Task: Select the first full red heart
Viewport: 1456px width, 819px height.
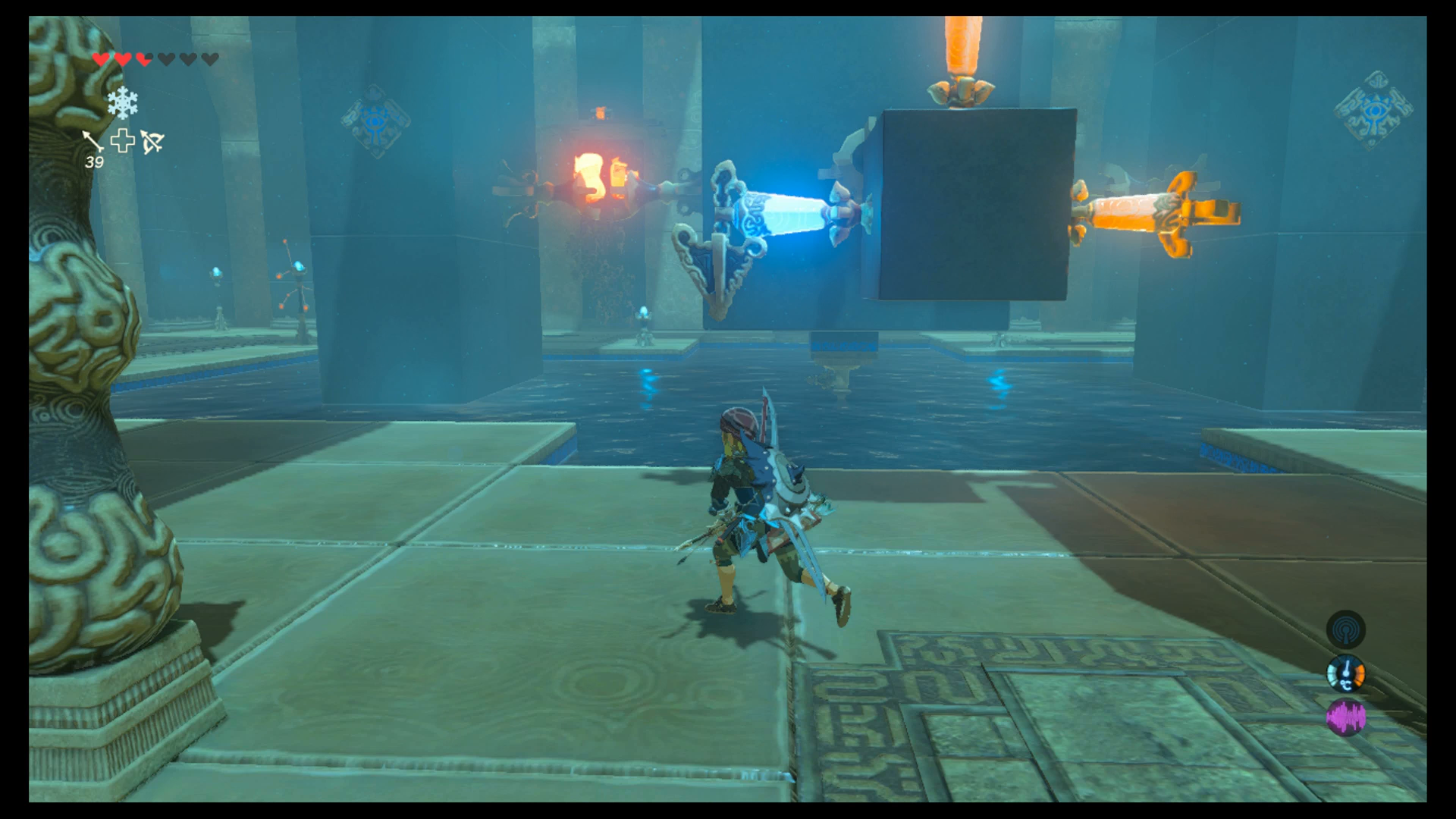Action: [x=101, y=59]
